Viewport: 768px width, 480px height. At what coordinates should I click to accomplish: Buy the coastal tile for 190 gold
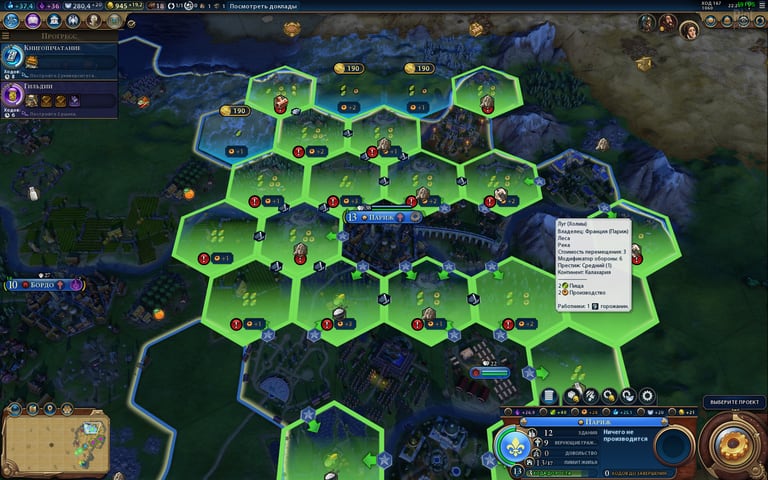point(233,111)
